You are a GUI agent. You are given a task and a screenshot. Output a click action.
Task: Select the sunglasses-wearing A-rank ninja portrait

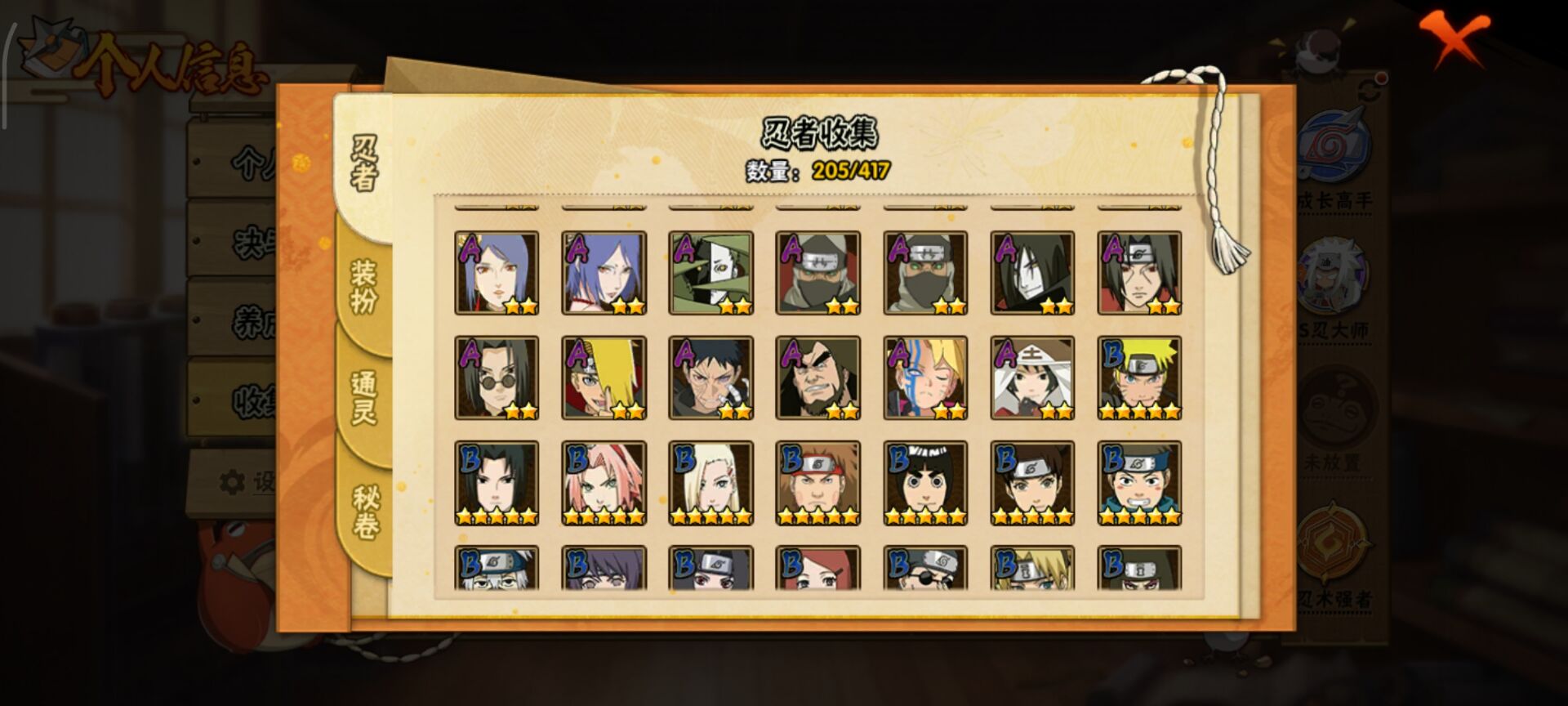pos(497,378)
